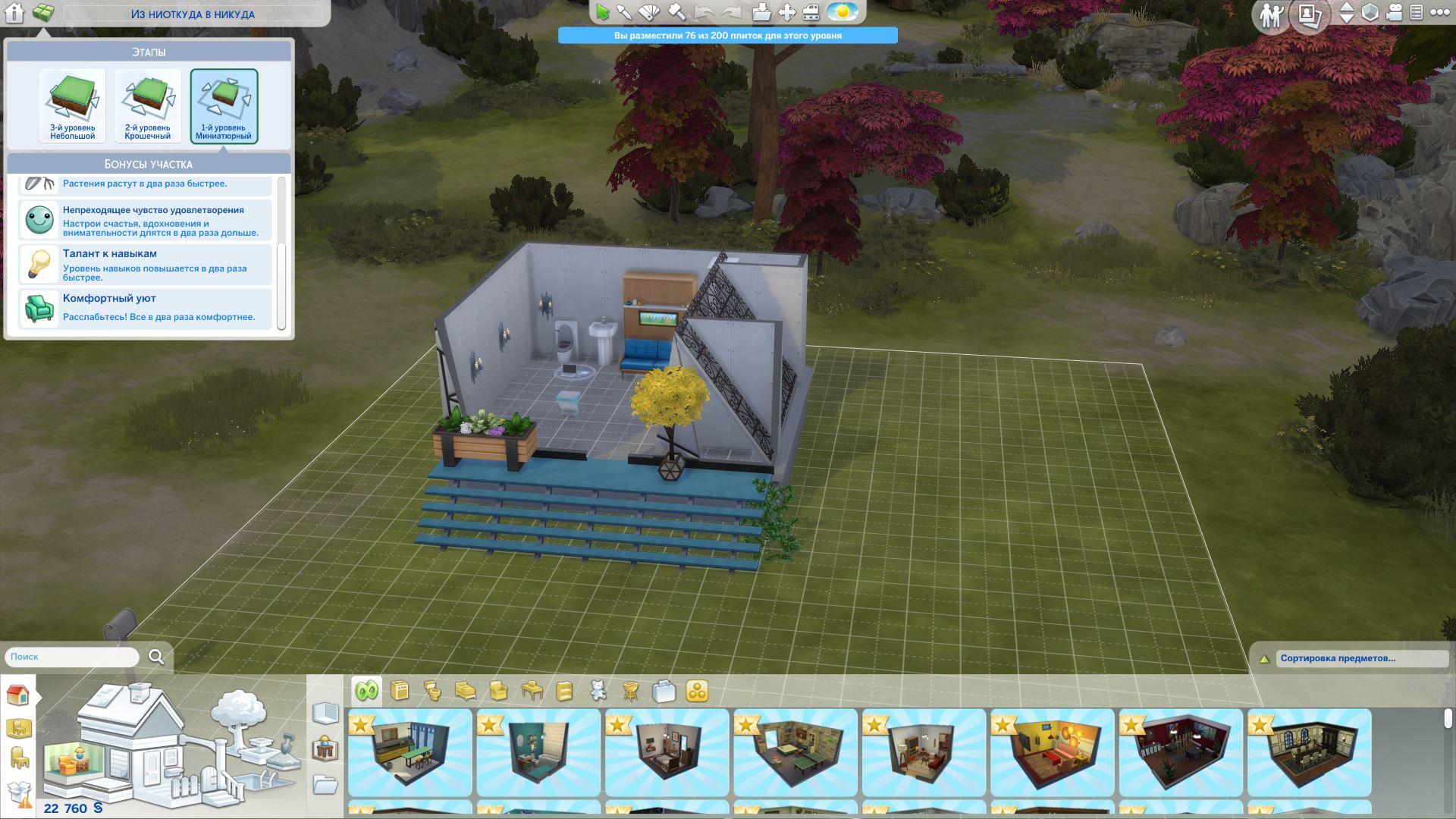Click the move lot crossed-arrows tool
This screenshot has height=819, width=1456.
787,12
